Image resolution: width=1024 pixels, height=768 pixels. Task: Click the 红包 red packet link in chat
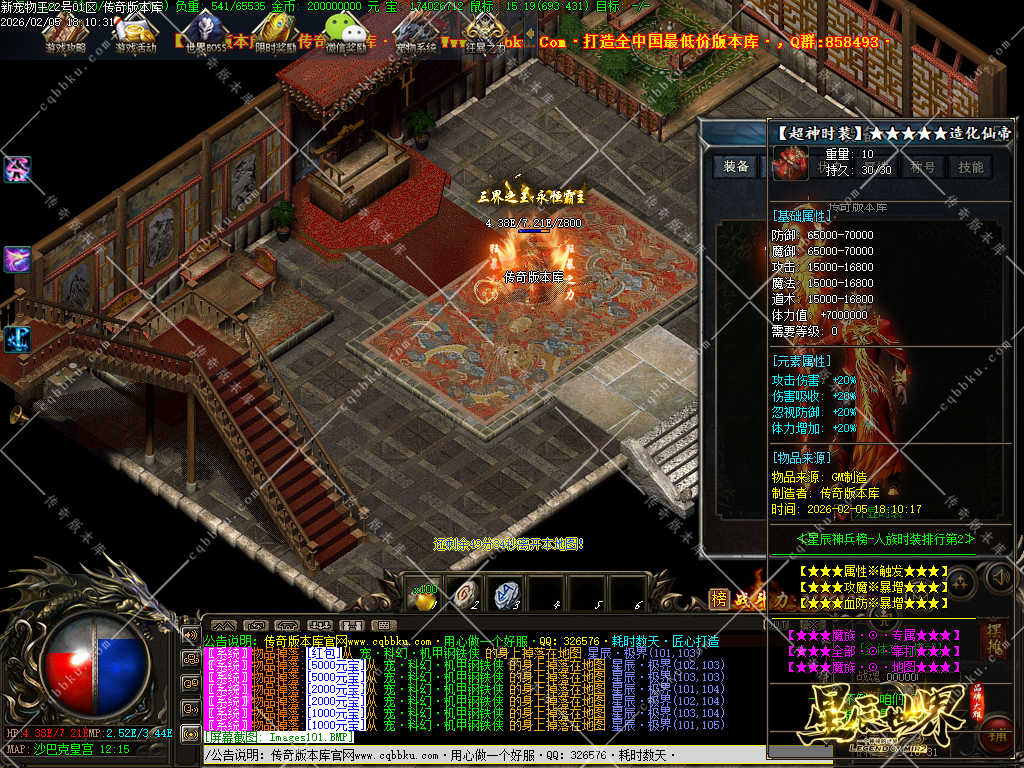320,652
